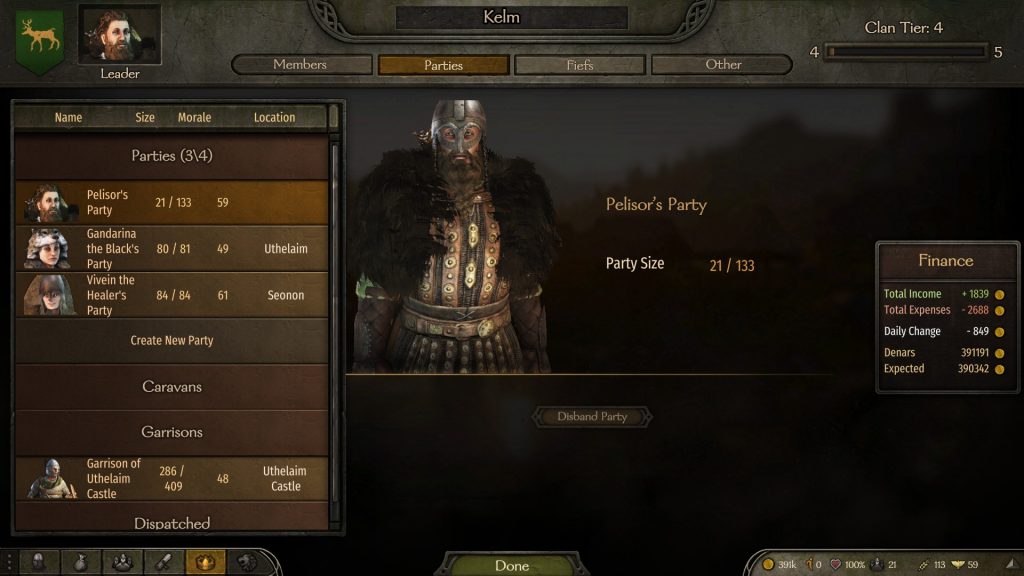The image size is (1024, 576).
Task: Switch to the Members tab
Action: 300,65
